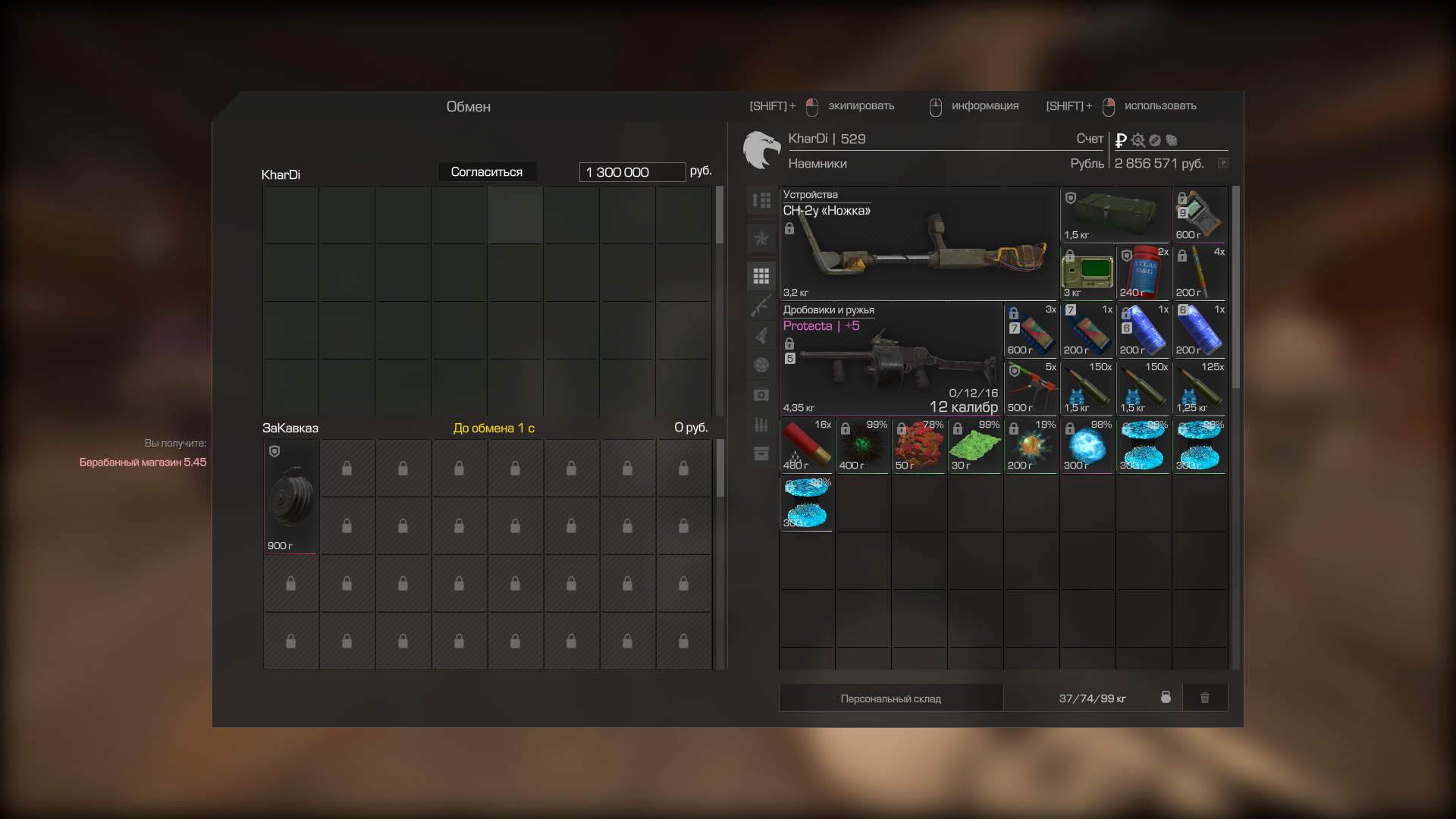Show the star favorites category tab
Screen dimensions: 1456x819
761,238
